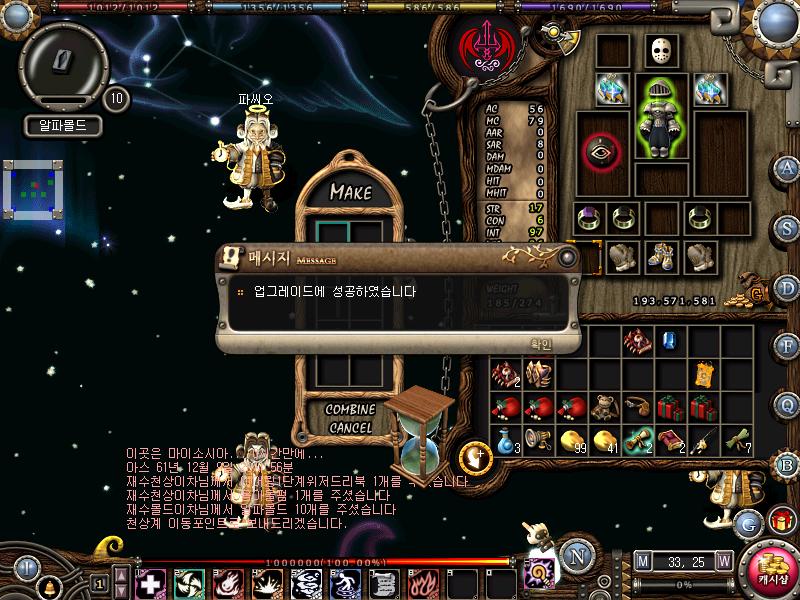Image resolution: width=800 pixels, height=600 pixels.
Task: Cancel the Make crafting window
Action: [x=350, y=428]
